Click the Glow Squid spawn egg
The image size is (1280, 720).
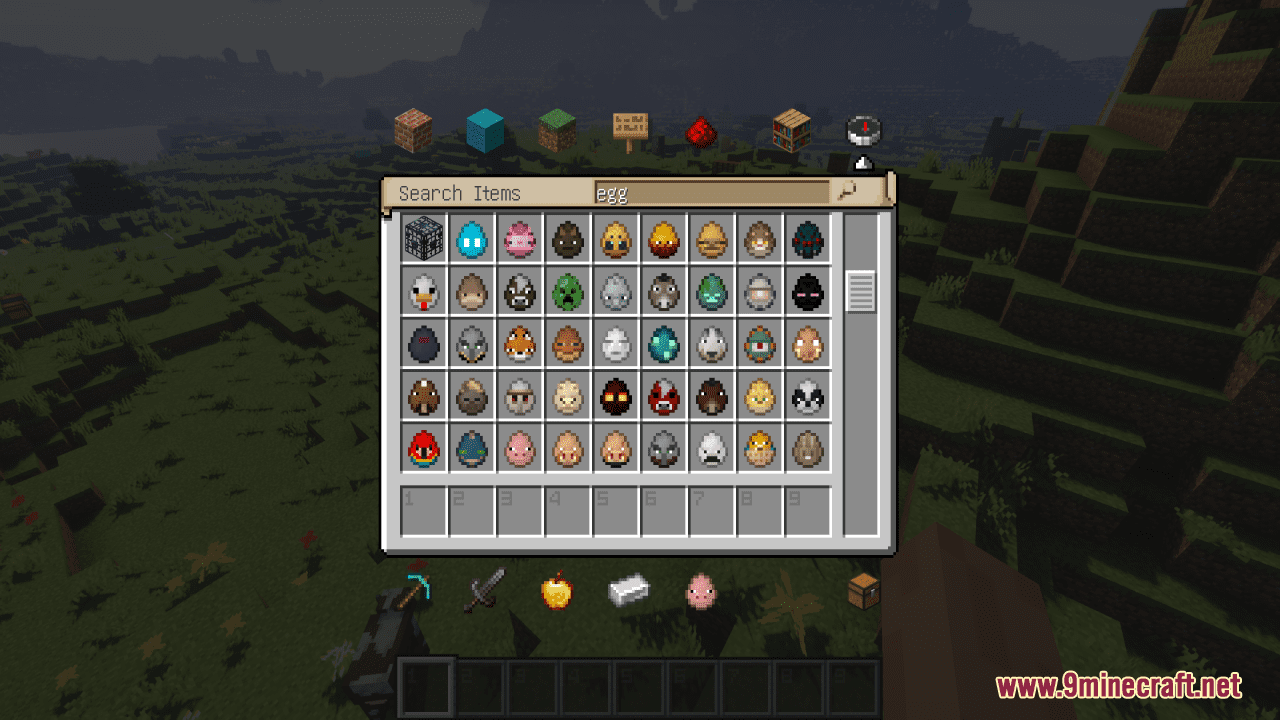pos(663,344)
